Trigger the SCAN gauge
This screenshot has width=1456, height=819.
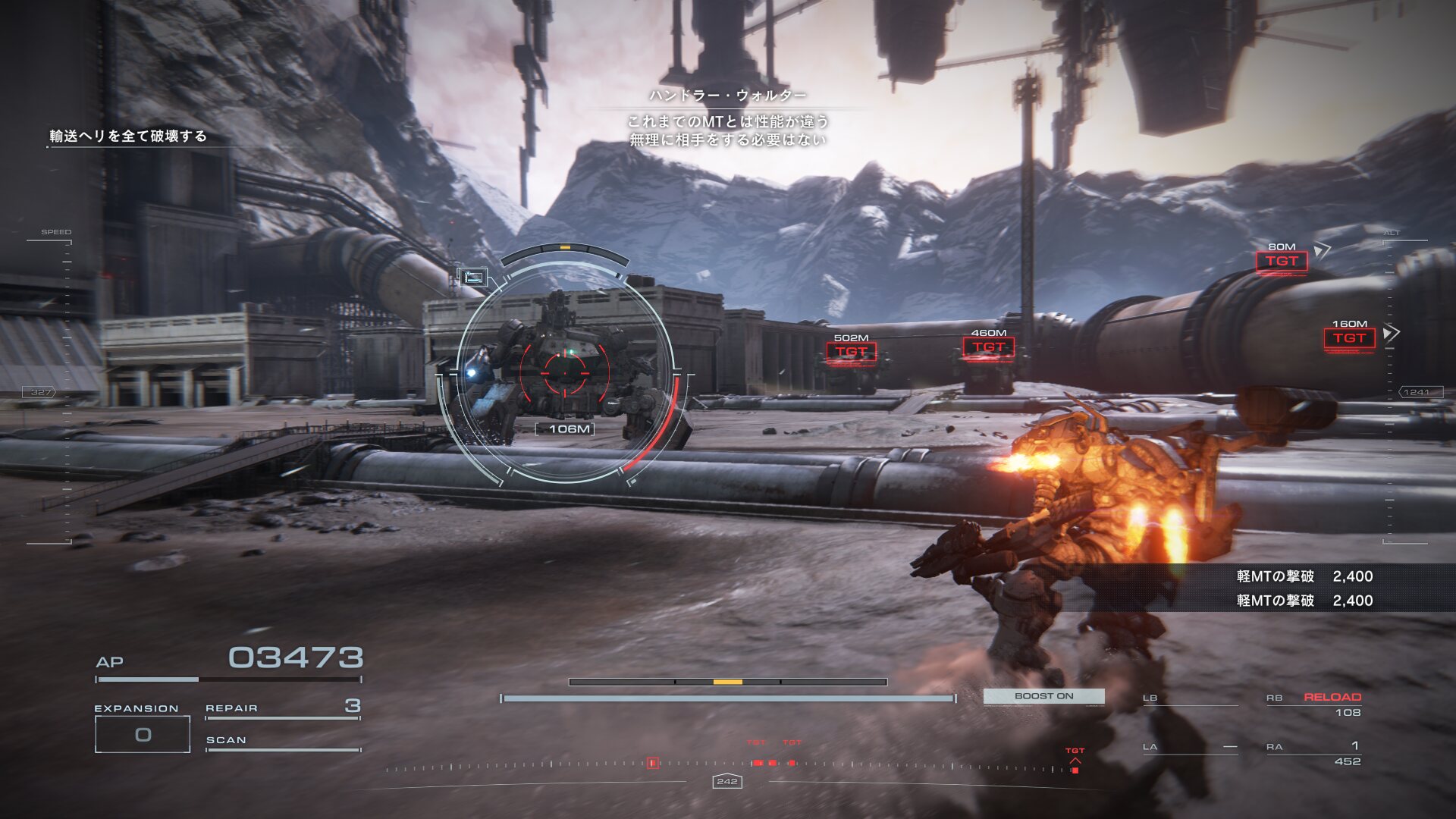tap(282, 742)
